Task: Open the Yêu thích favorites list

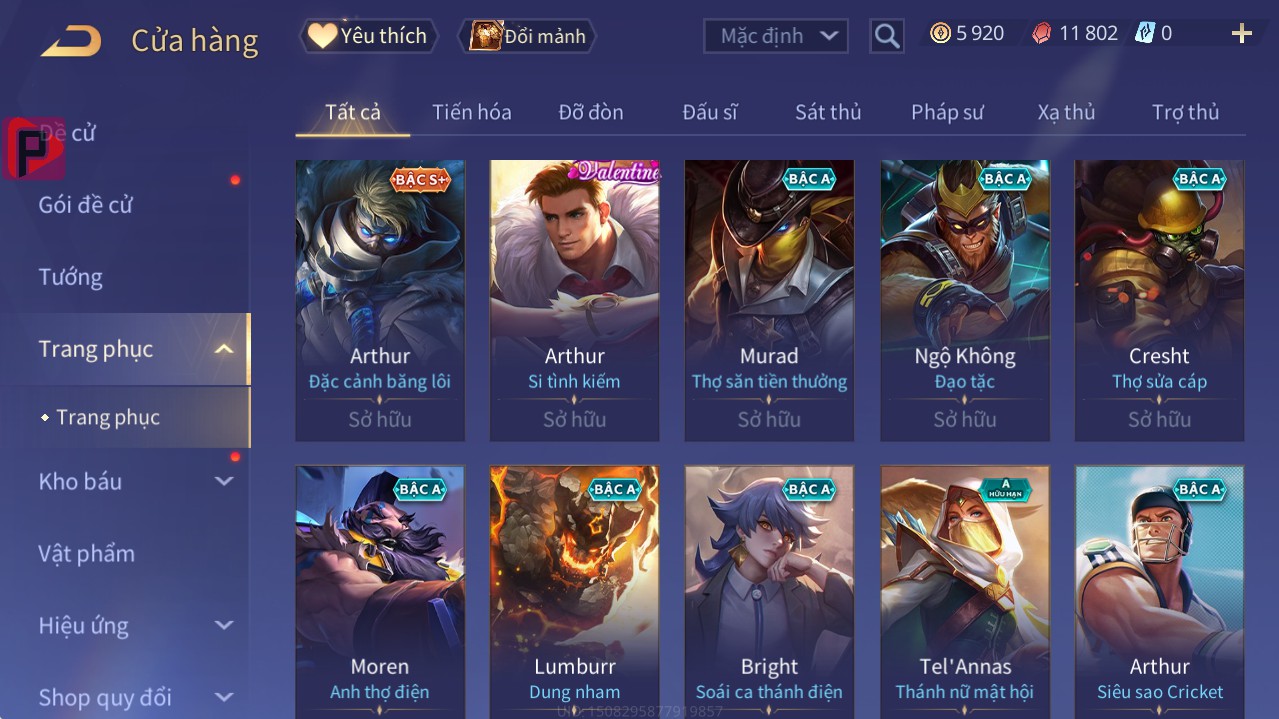Action: coord(369,36)
